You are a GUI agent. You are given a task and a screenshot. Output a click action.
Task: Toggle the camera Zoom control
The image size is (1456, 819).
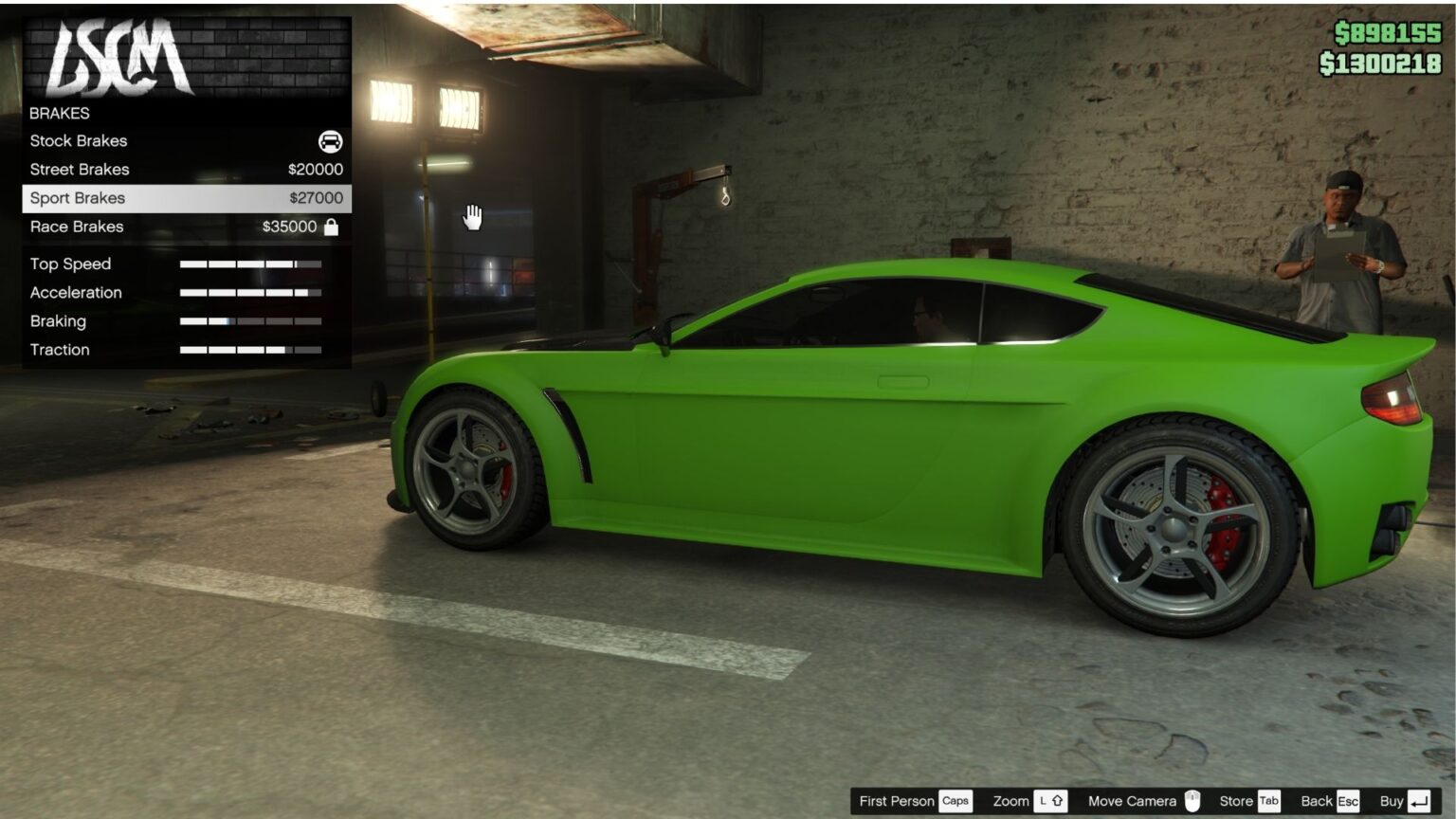(1012, 800)
